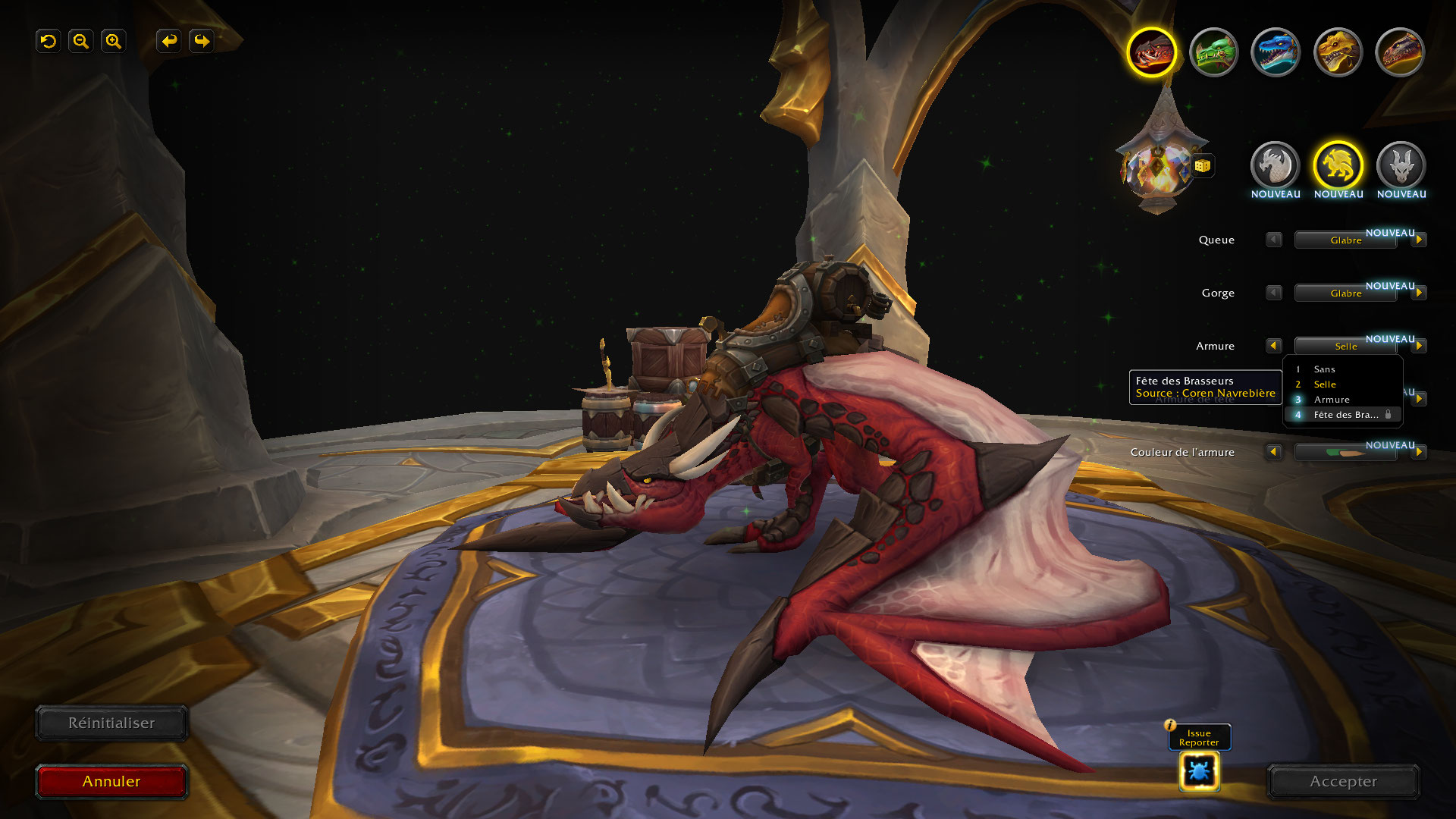The height and width of the screenshot is (819, 1456).
Task: Open the Issue Reporter bug icon
Action: pos(1199,772)
